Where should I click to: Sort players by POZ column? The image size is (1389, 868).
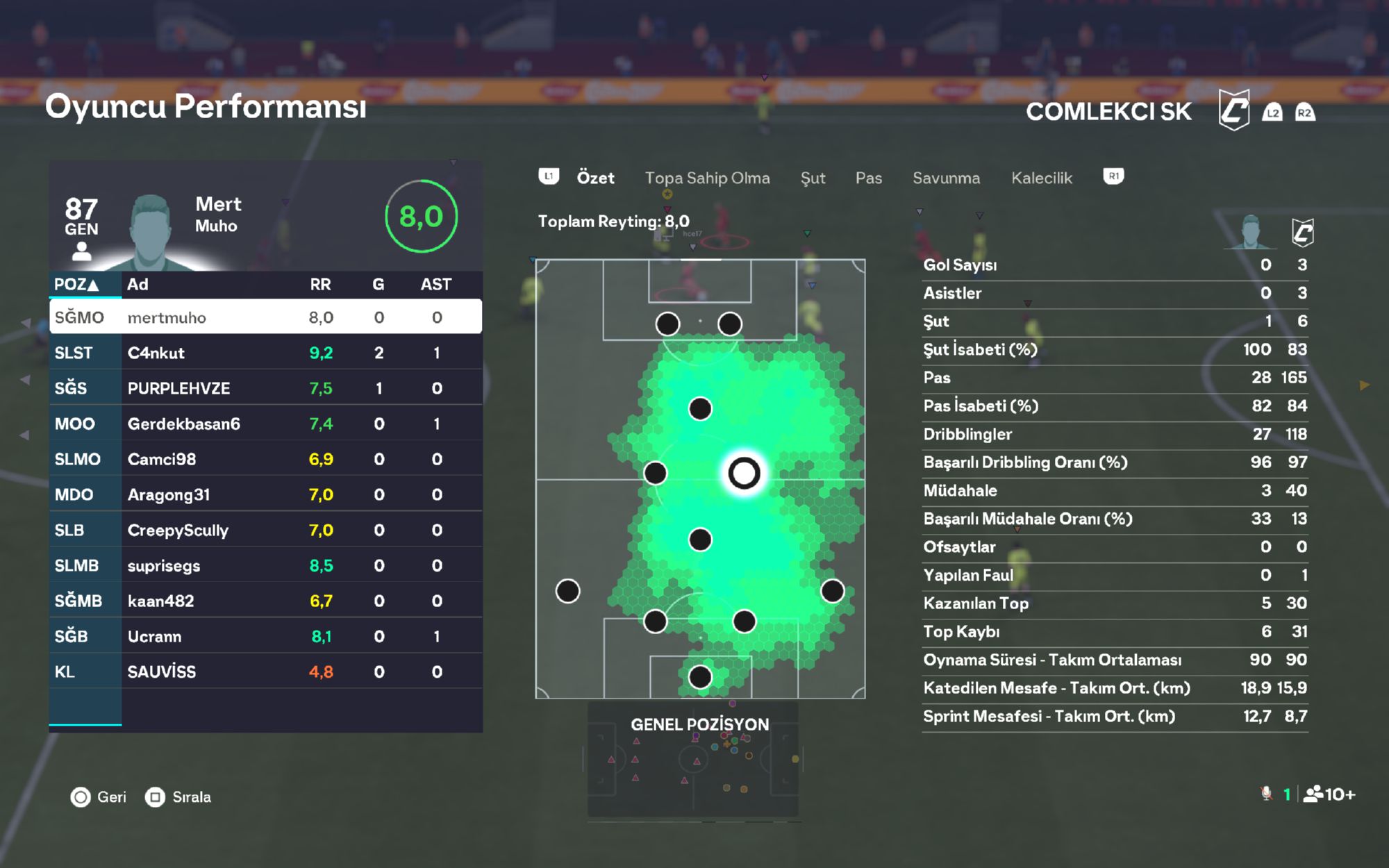click(x=76, y=284)
